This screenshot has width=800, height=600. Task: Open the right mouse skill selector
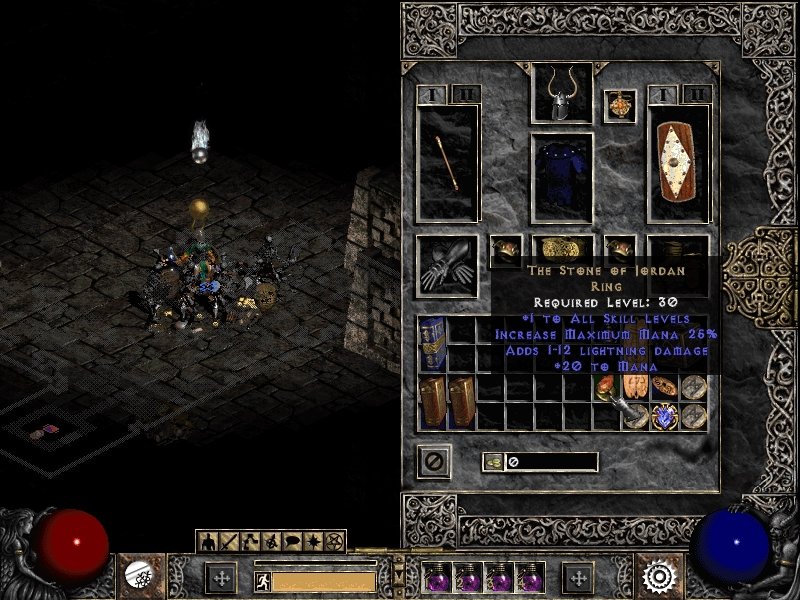[660, 576]
